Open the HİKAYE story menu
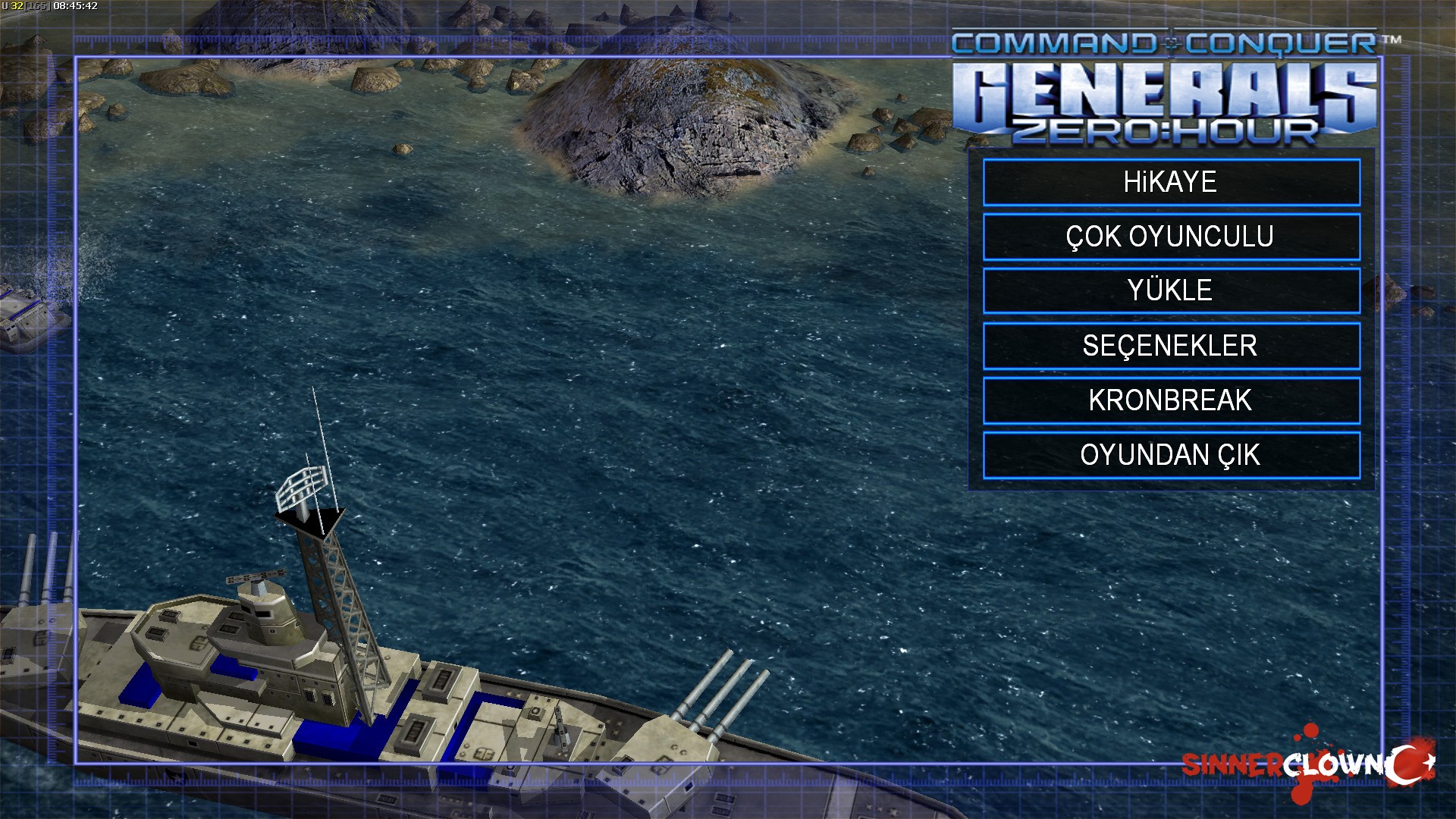 coord(1171,182)
